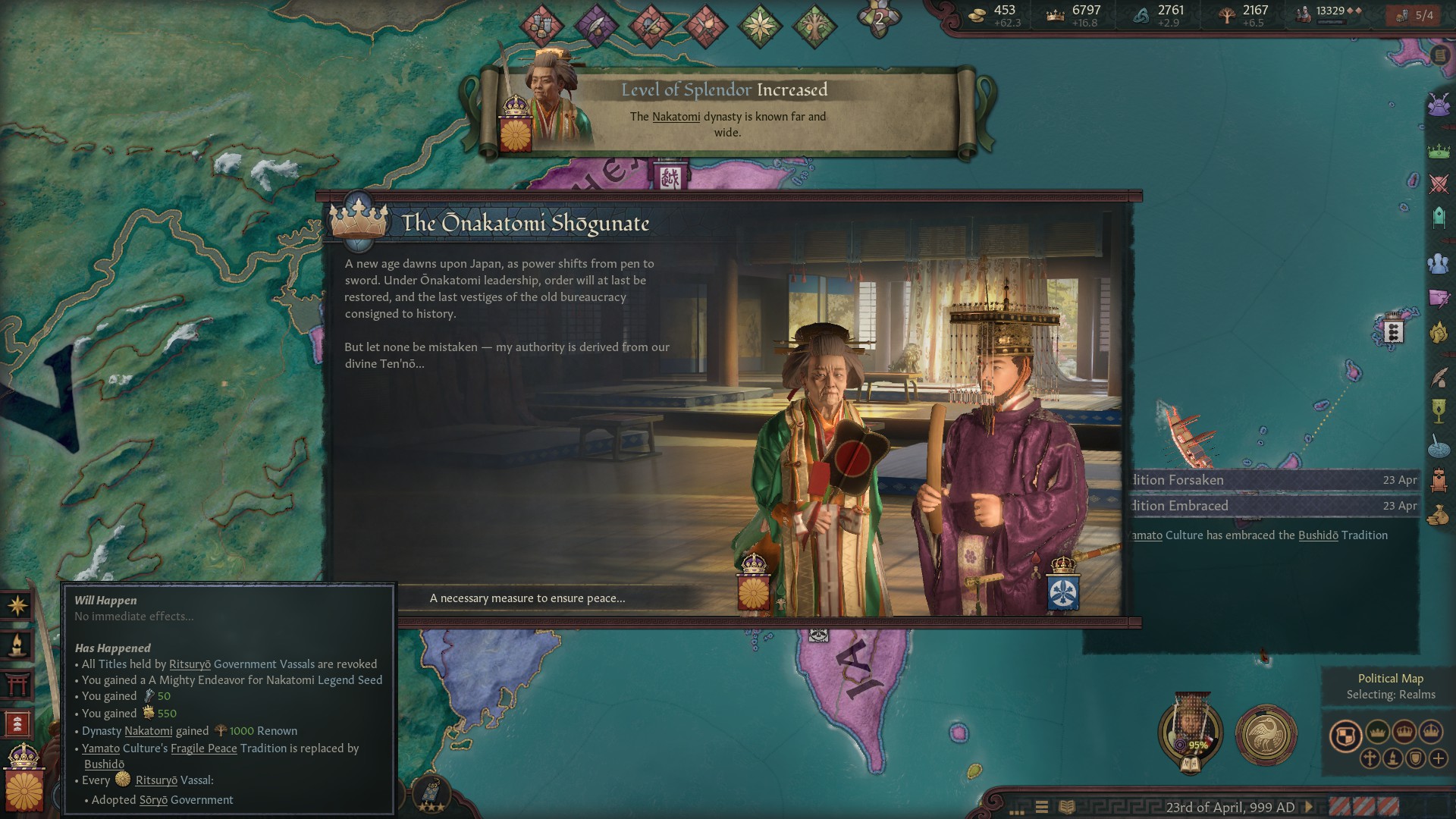Open the three-line menu by the date
The image size is (1456, 819).
click(1042, 807)
